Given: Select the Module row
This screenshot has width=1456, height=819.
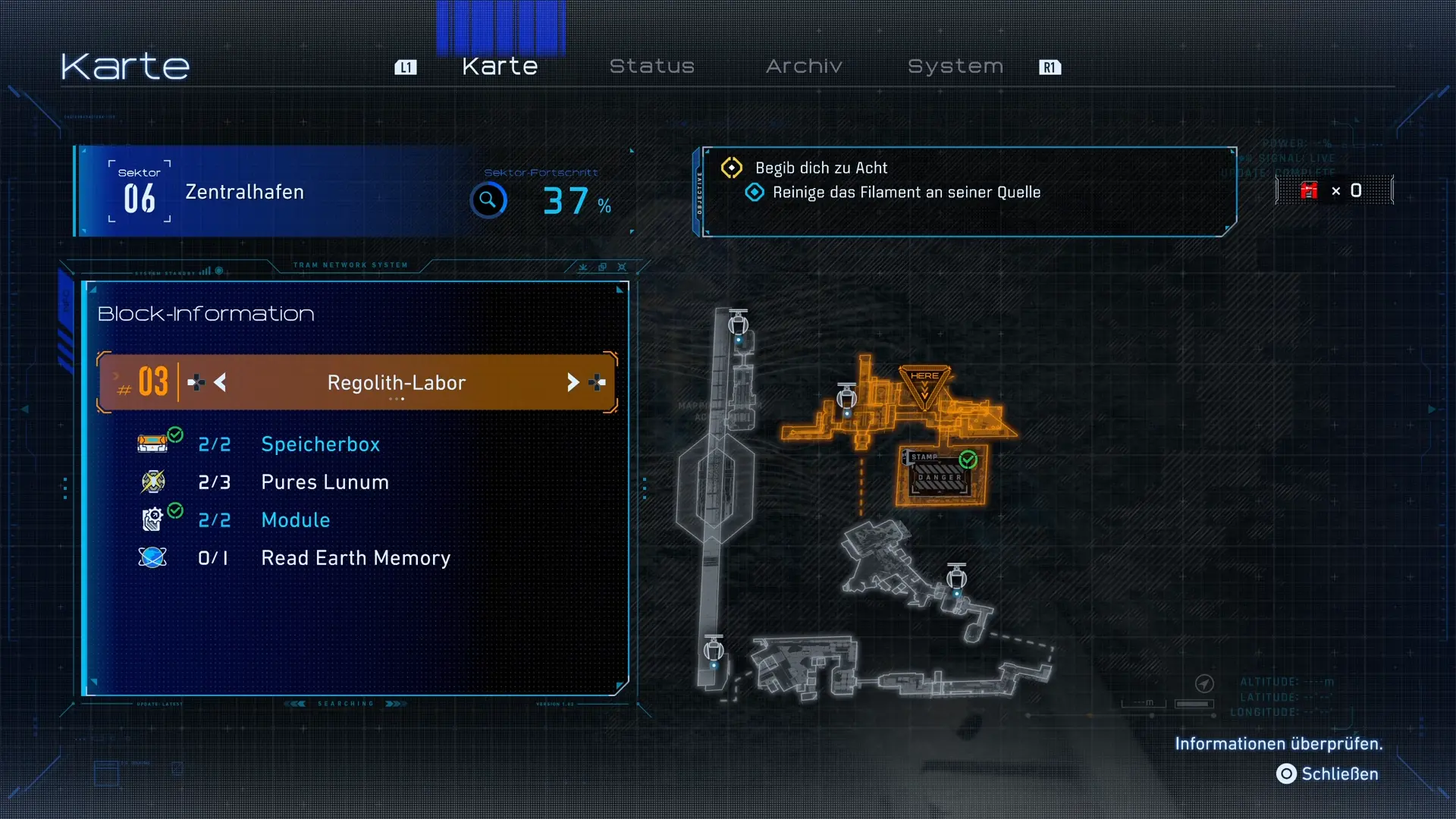Looking at the screenshot, I should point(295,520).
